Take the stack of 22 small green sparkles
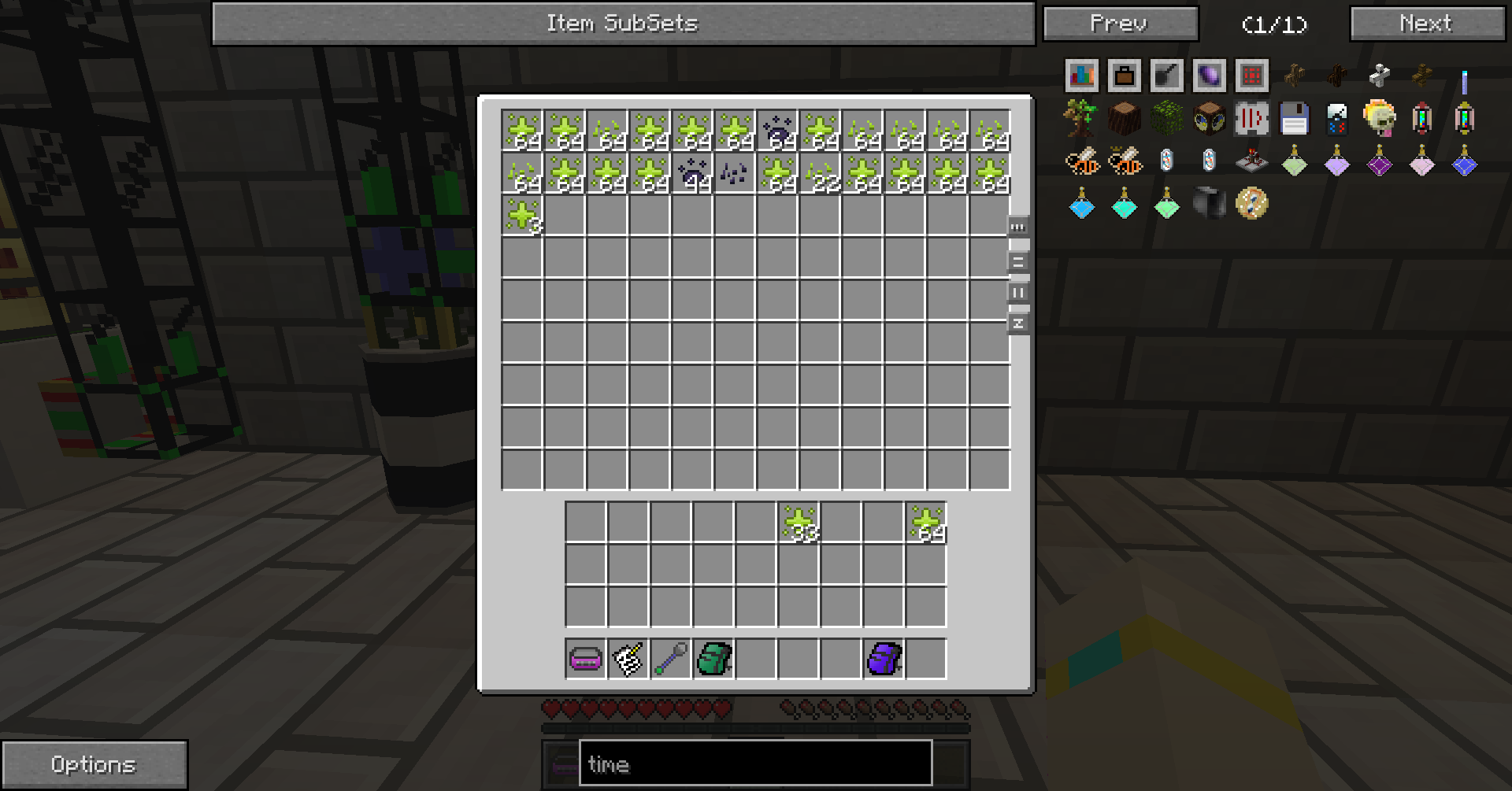 [821, 173]
